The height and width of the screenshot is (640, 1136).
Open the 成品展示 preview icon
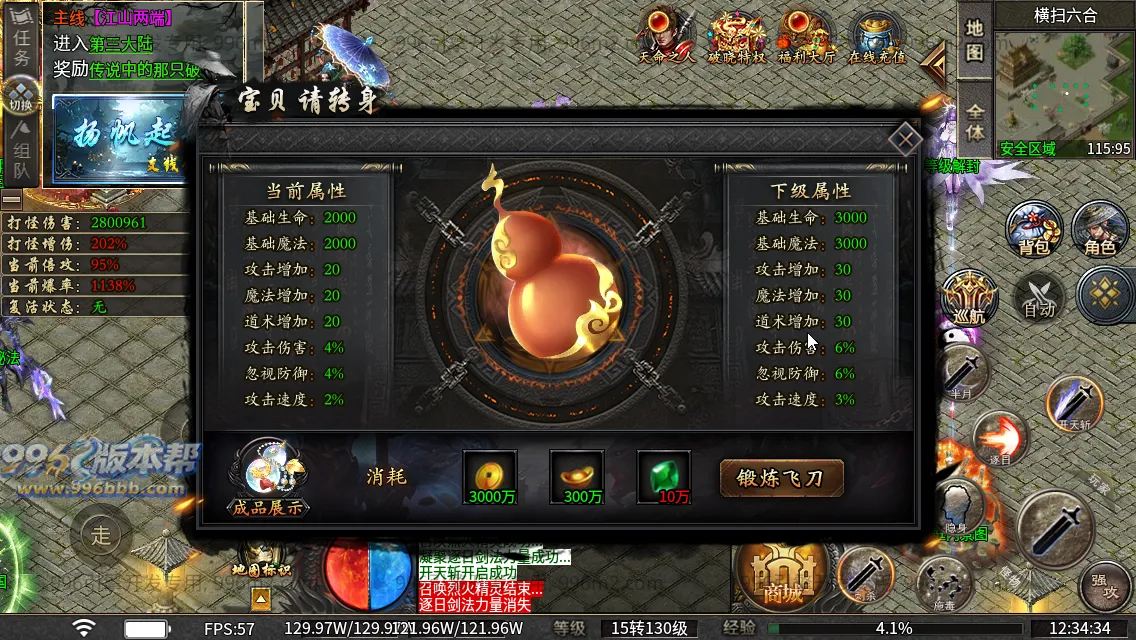tap(267, 478)
